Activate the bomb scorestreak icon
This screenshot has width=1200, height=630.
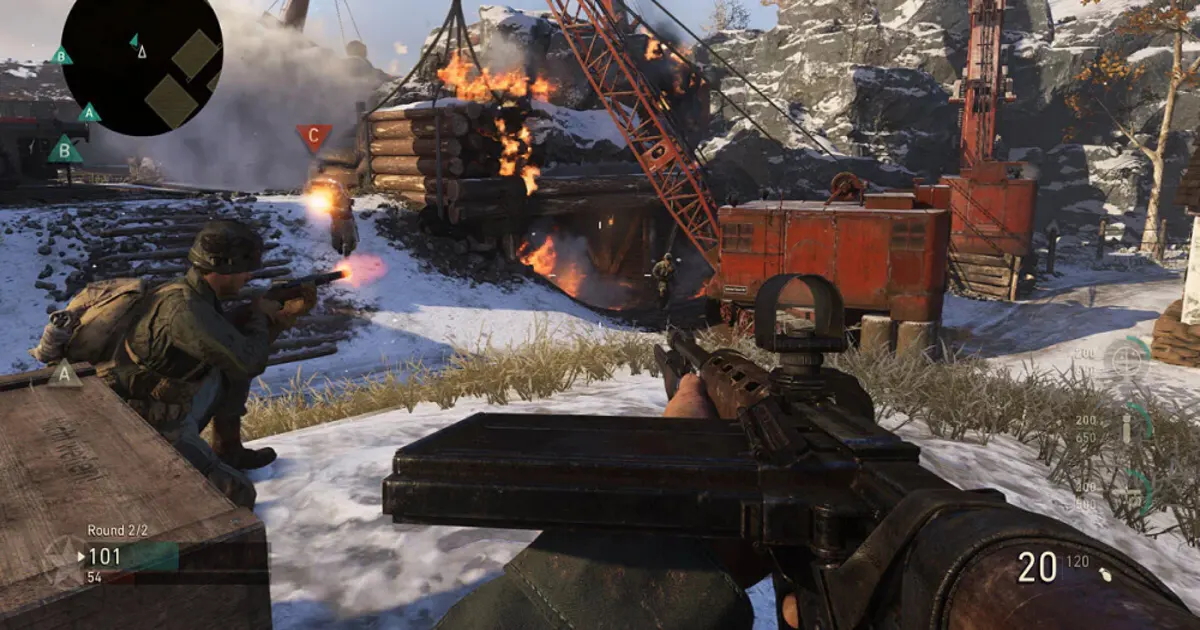[x=1126, y=428]
